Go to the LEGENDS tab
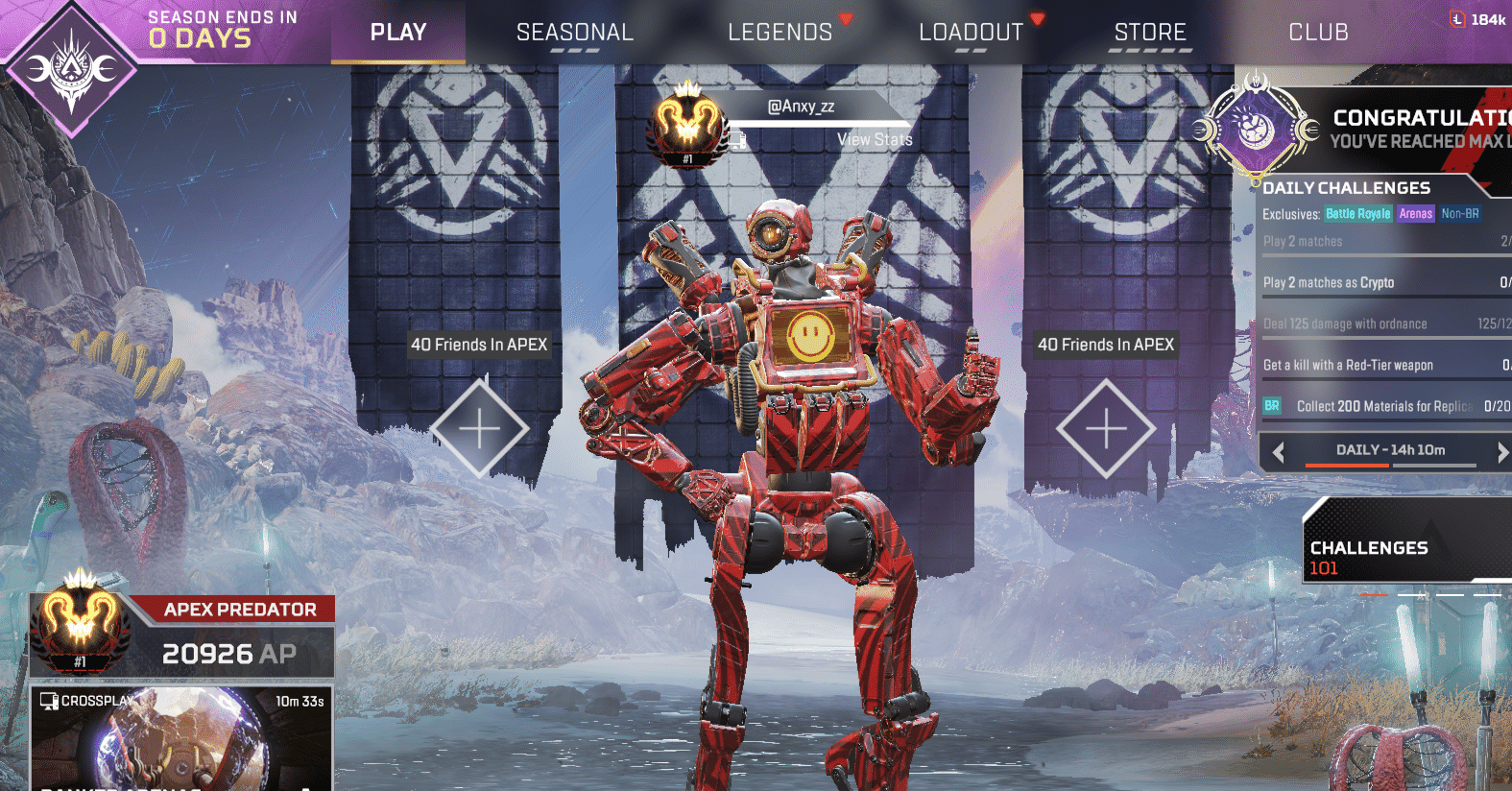 point(780,33)
